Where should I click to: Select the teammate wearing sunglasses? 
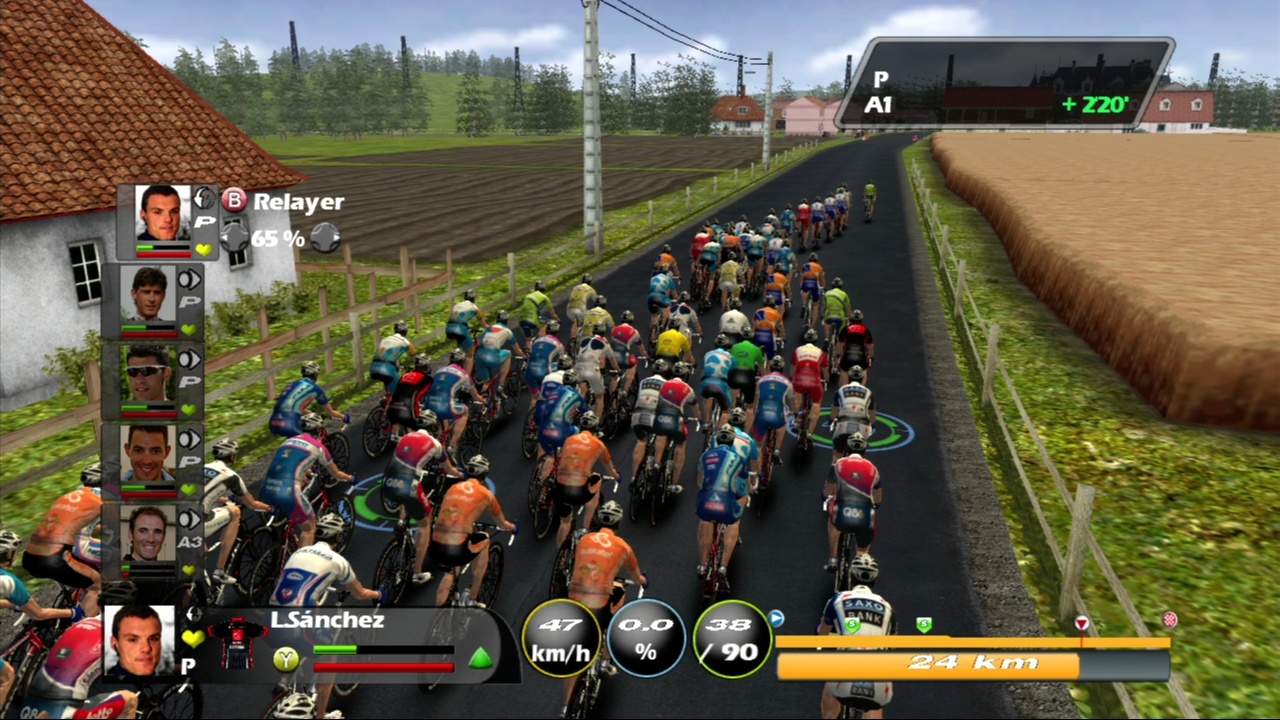pyautogui.click(x=148, y=375)
